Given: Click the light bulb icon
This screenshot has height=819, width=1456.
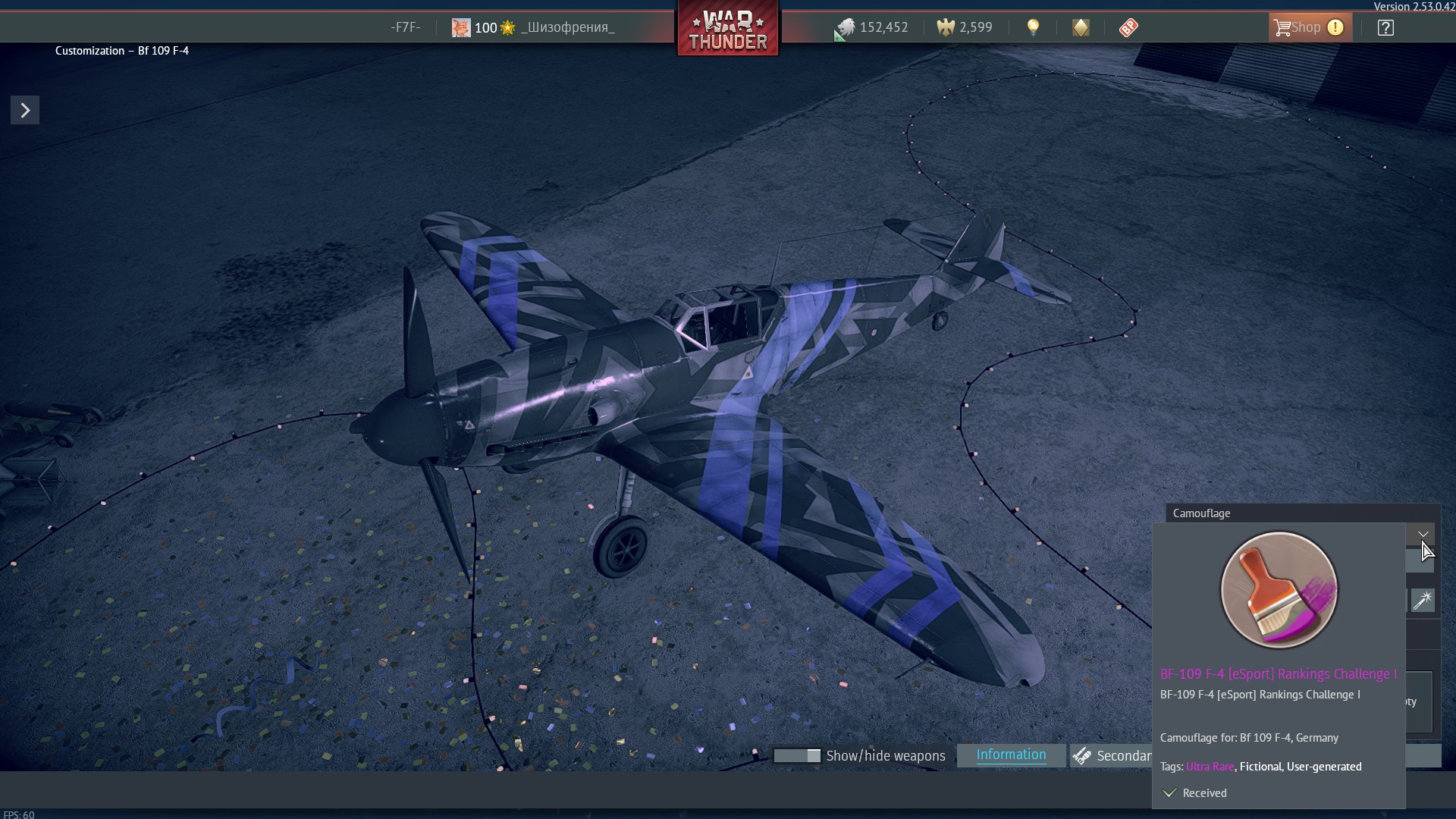Looking at the screenshot, I should tap(1033, 28).
